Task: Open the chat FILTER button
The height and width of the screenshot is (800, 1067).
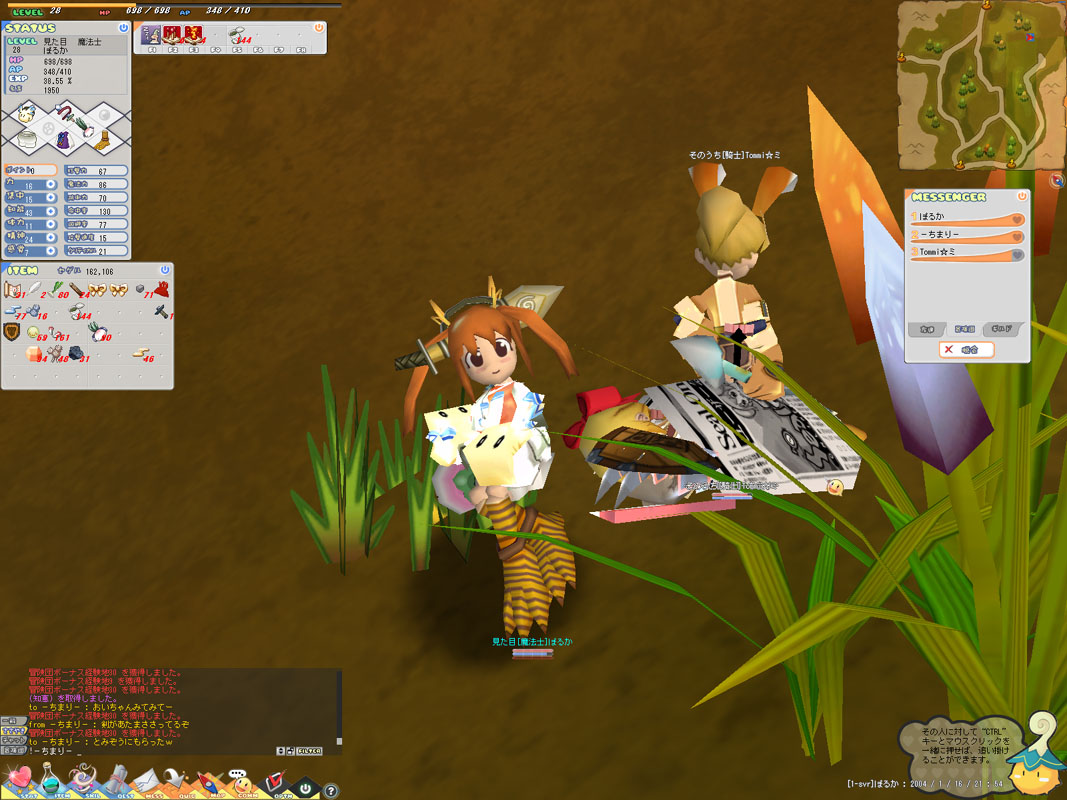Action: tap(308, 750)
